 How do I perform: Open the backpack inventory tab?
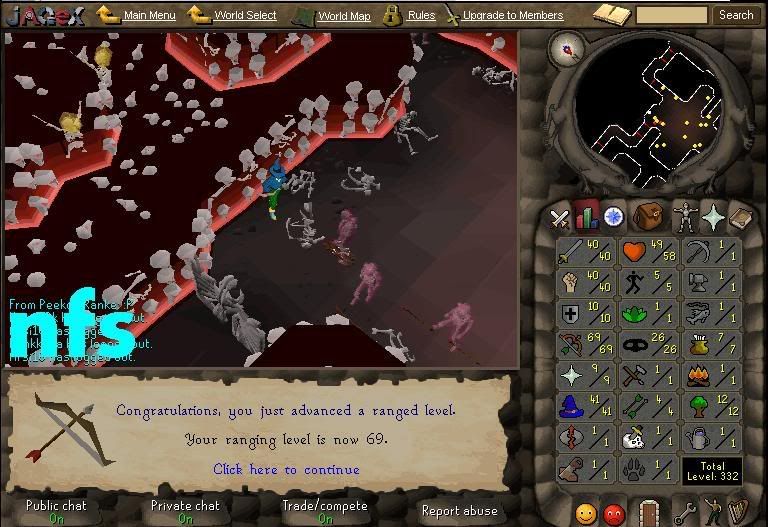(x=649, y=215)
